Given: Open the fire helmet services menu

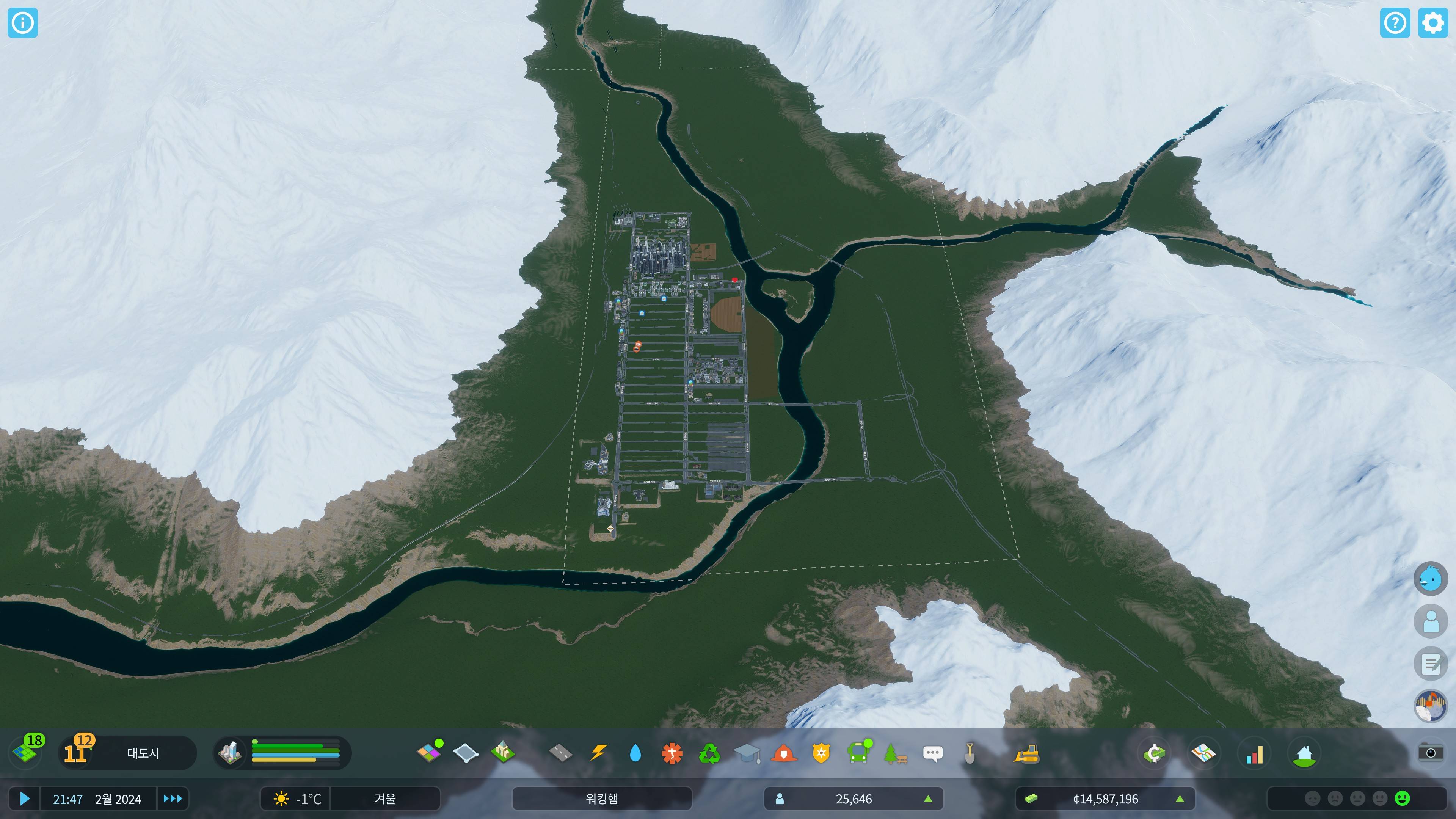Looking at the screenshot, I should pyautogui.click(x=783, y=753).
